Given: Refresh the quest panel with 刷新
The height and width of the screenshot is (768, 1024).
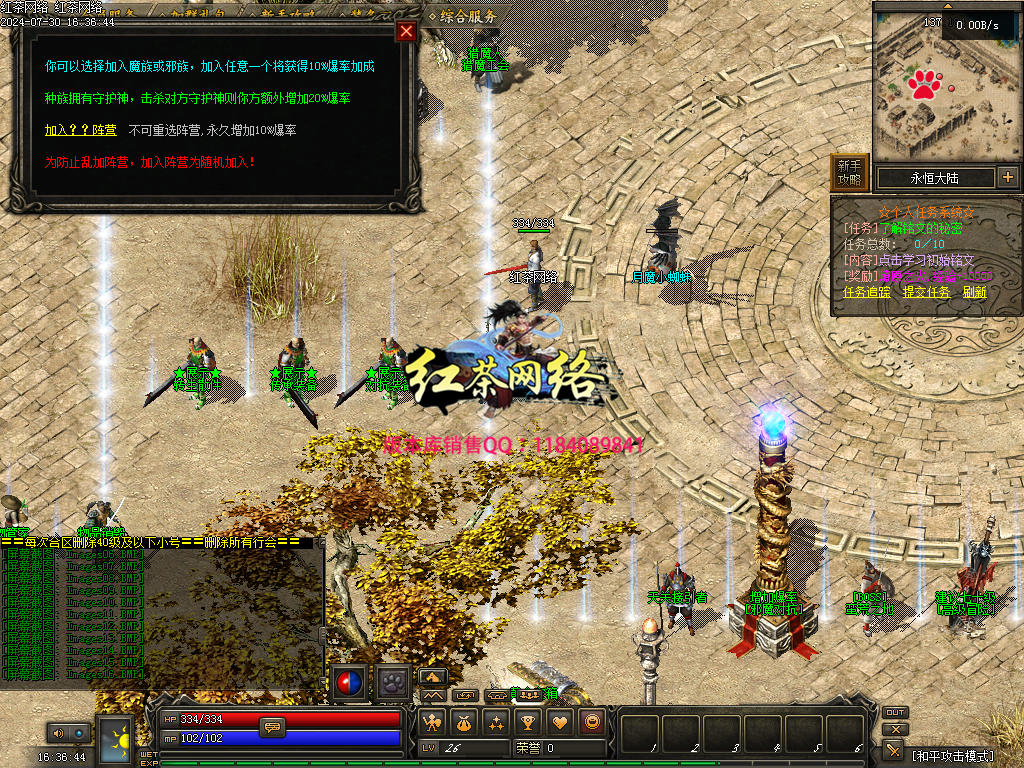Looking at the screenshot, I should (x=975, y=292).
